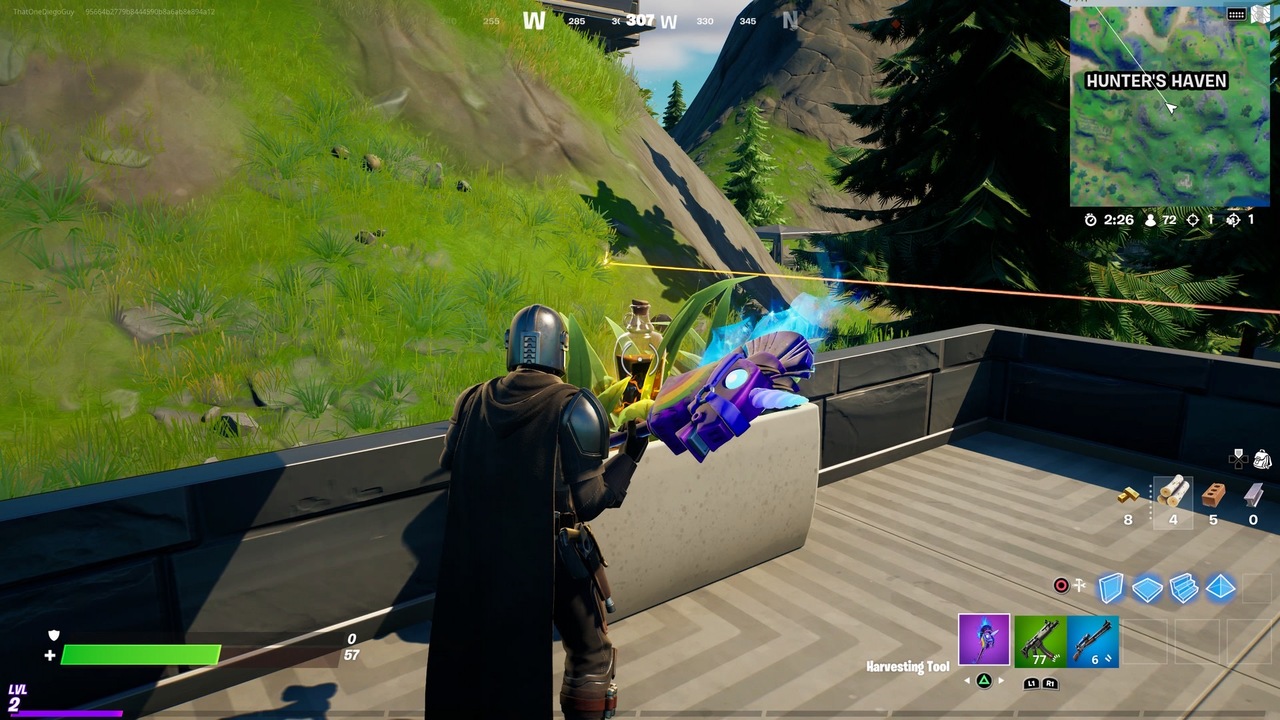Screen dimensions: 1280x720
Task: Click the eliminations crosshair icon
Action: click(x=1194, y=220)
